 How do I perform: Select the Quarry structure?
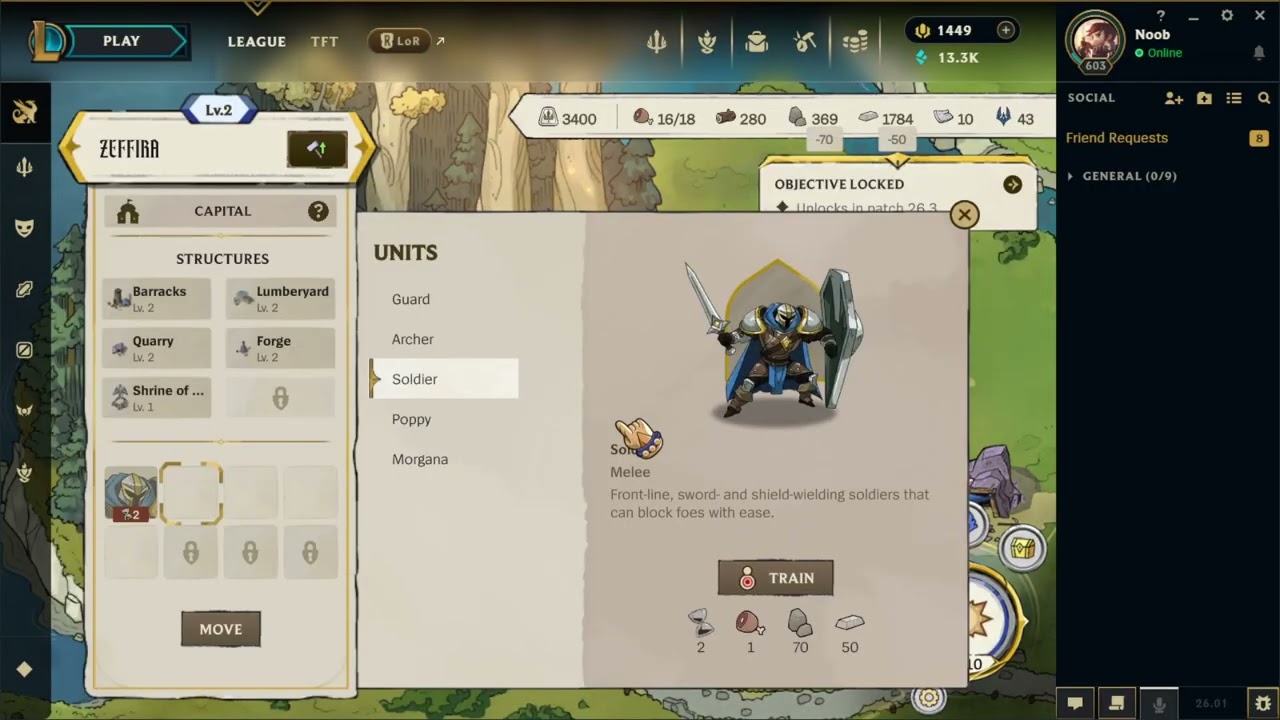click(157, 348)
